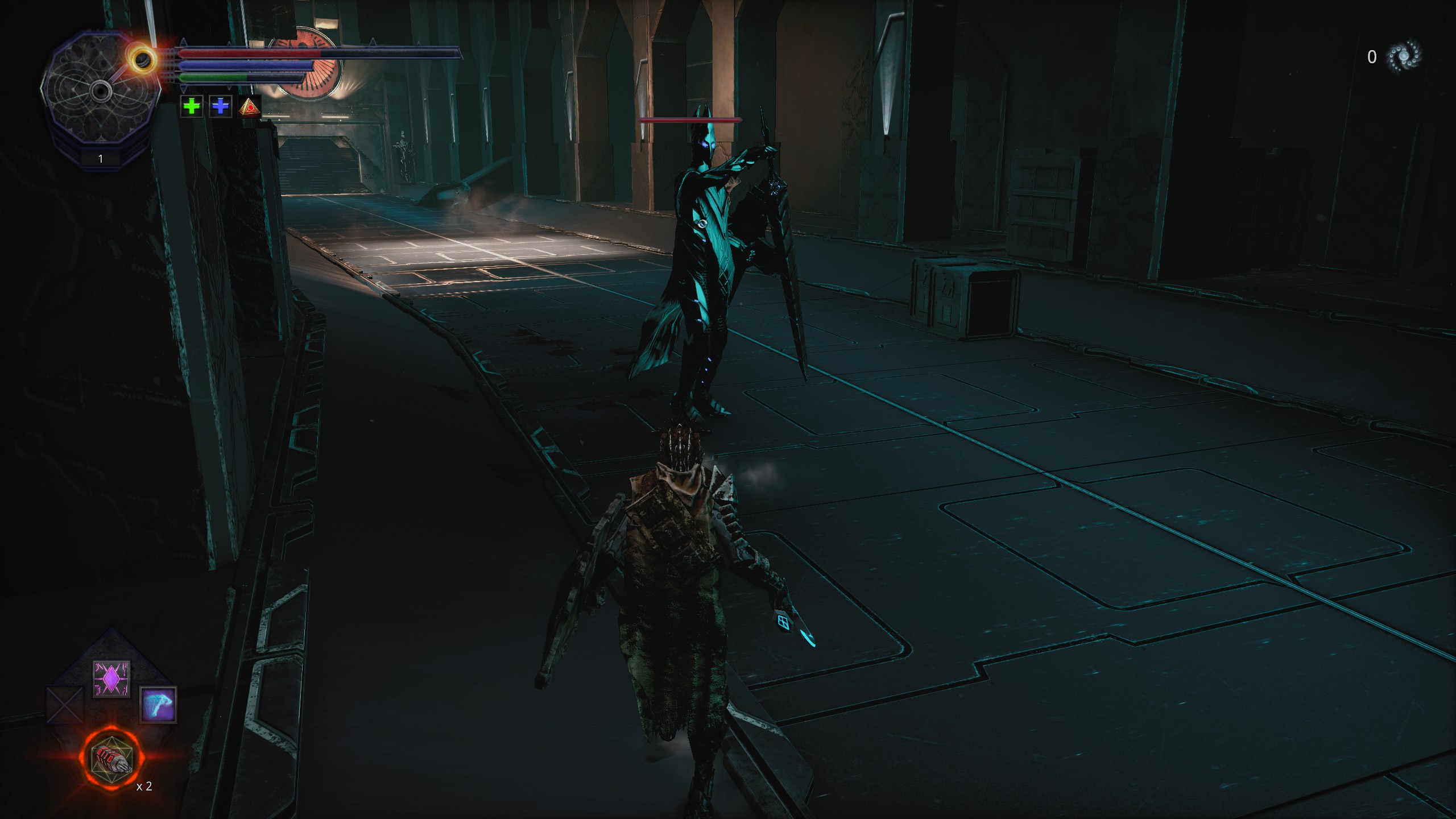Select the purple diamond quick slot
1456x819 pixels.
coord(111,679)
